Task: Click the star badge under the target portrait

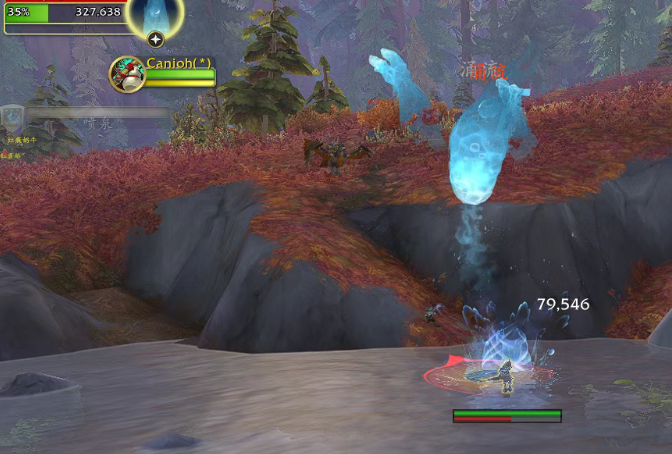Action: tap(155, 40)
